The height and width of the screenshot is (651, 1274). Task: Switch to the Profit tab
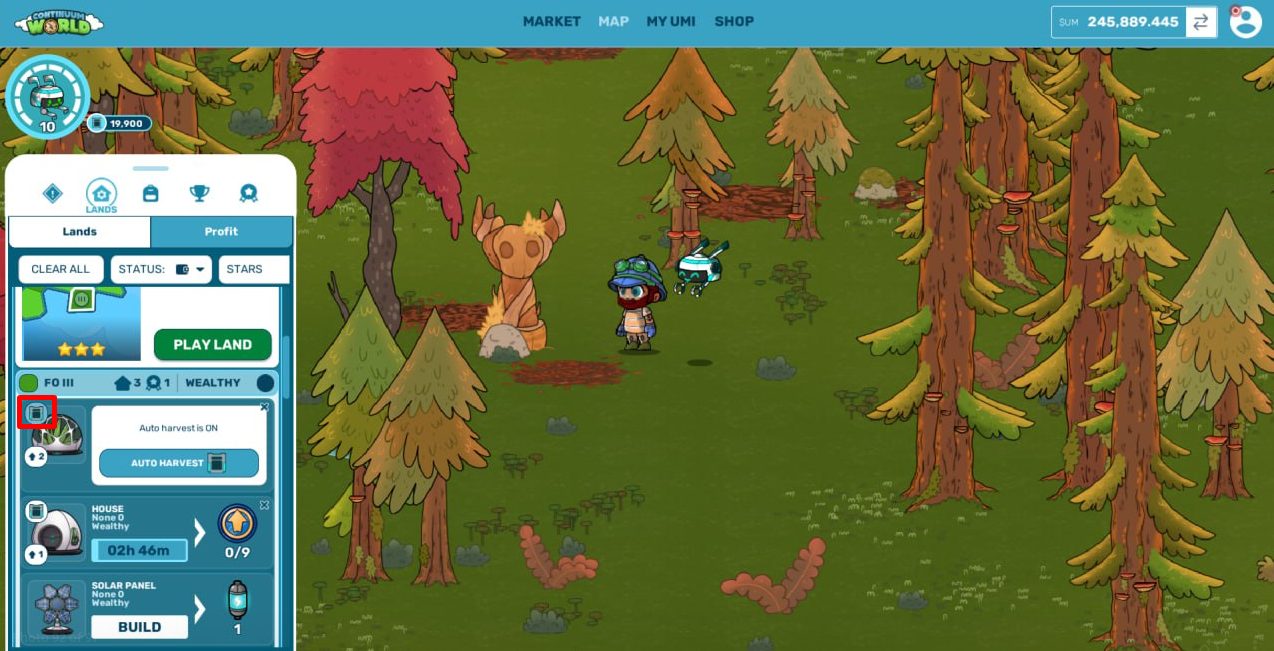pyautogui.click(x=221, y=231)
